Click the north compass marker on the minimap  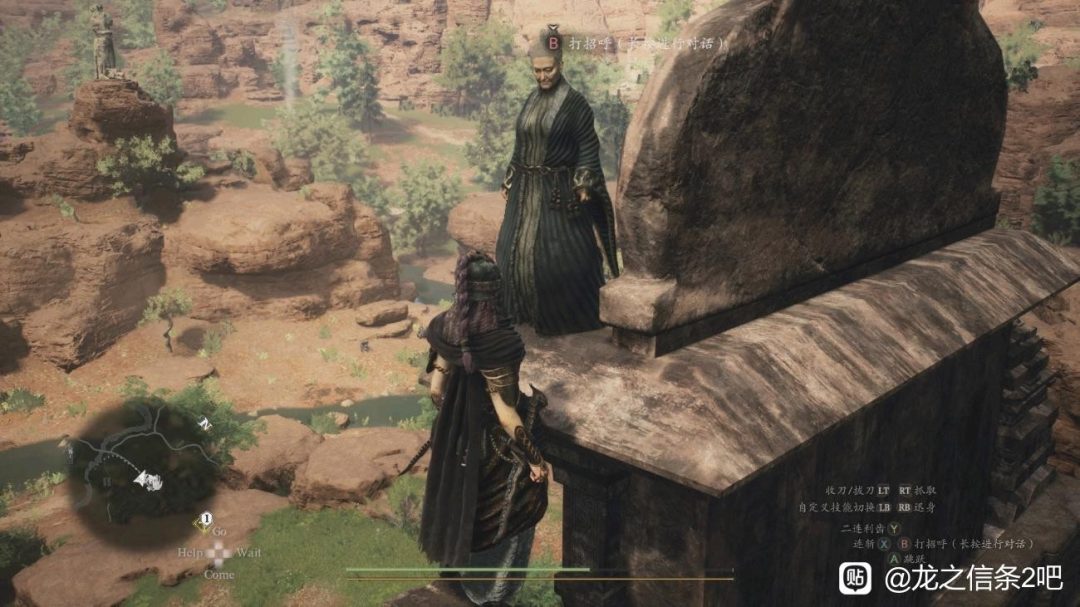pyautogui.click(x=206, y=425)
